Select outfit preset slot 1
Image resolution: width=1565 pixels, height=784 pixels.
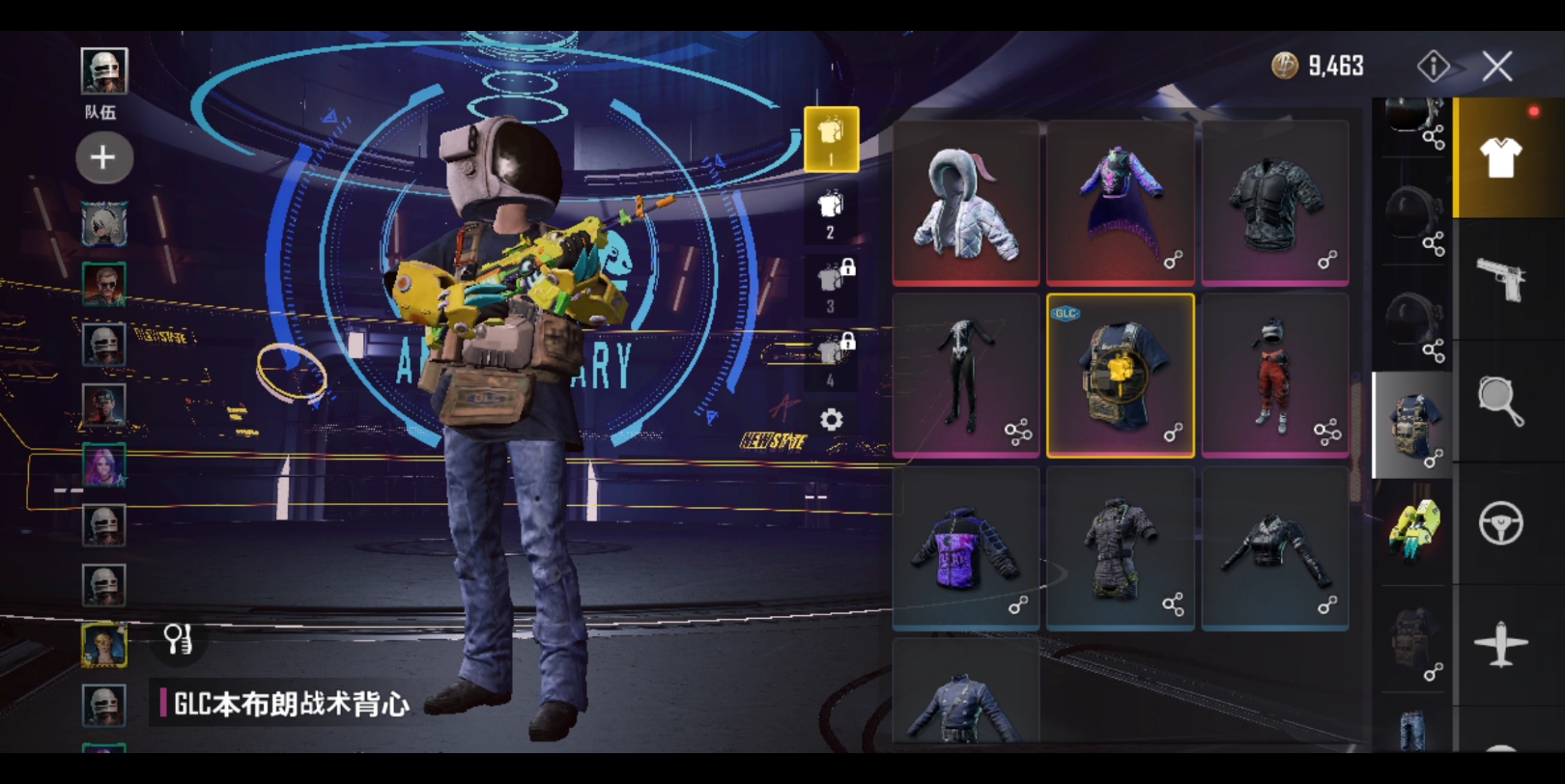point(831,139)
